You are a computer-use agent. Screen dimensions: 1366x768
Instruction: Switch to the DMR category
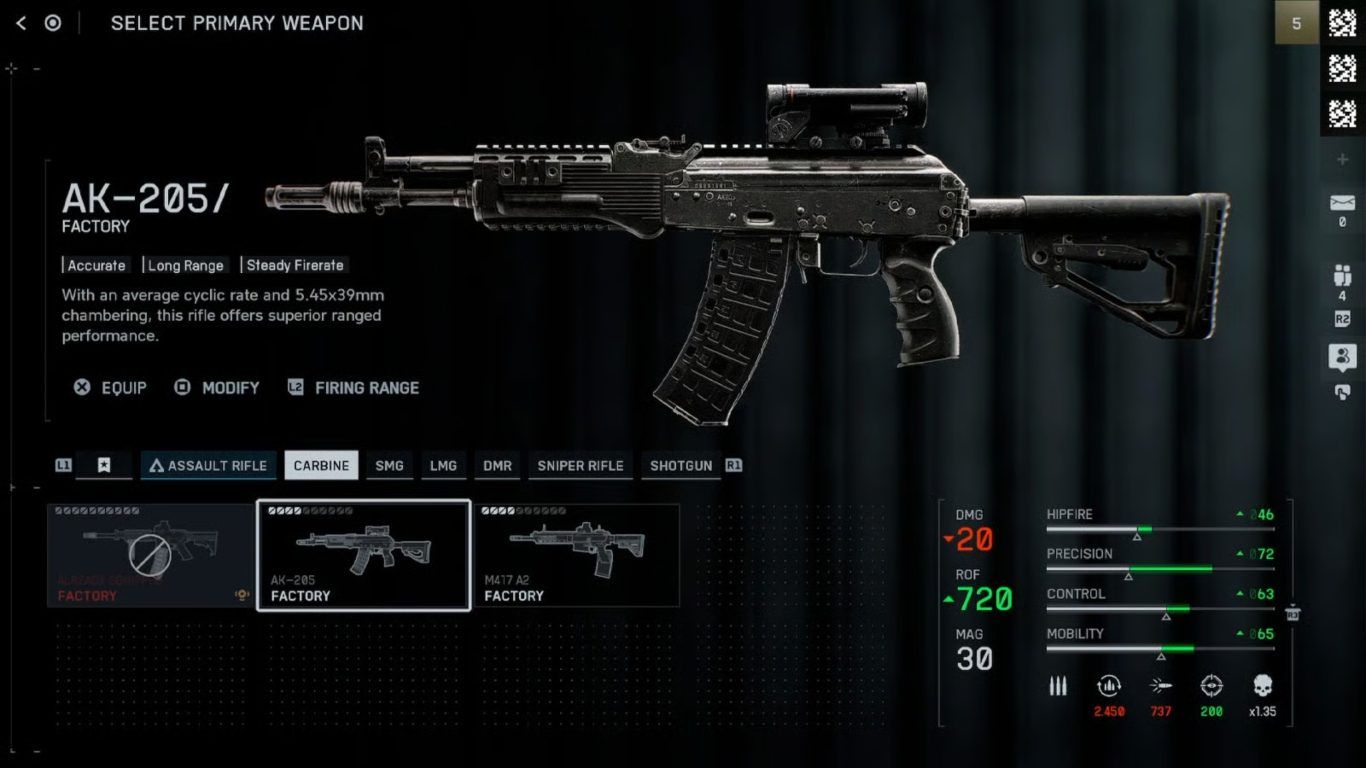tap(497, 466)
